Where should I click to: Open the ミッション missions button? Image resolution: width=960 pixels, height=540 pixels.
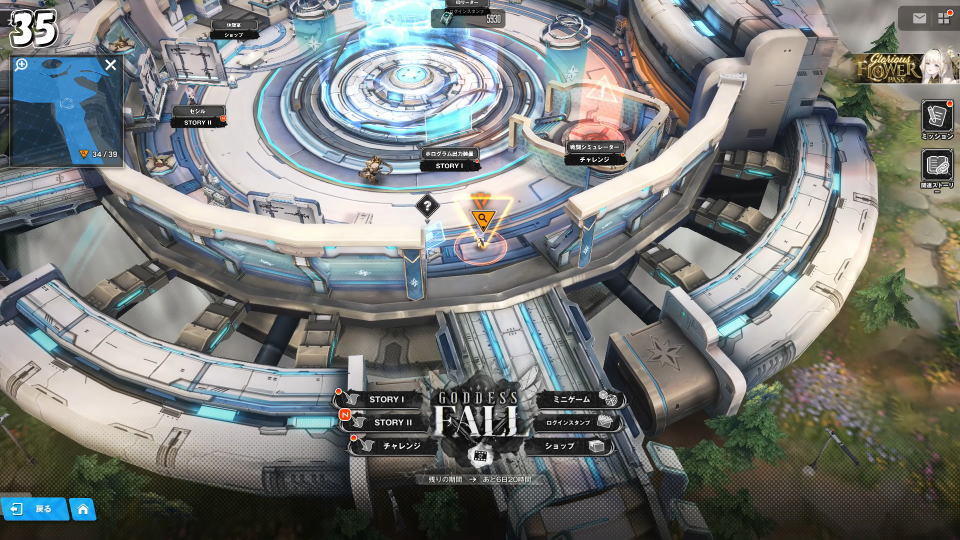936,117
